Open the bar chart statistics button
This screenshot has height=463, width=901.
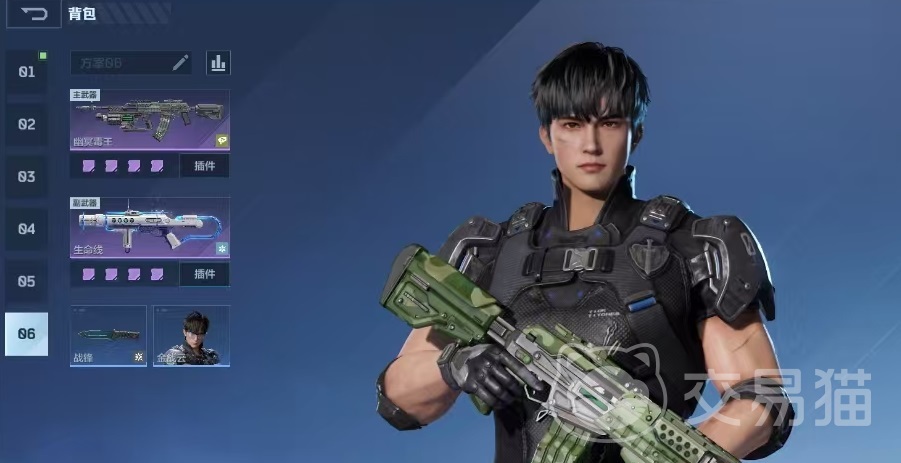[x=218, y=63]
